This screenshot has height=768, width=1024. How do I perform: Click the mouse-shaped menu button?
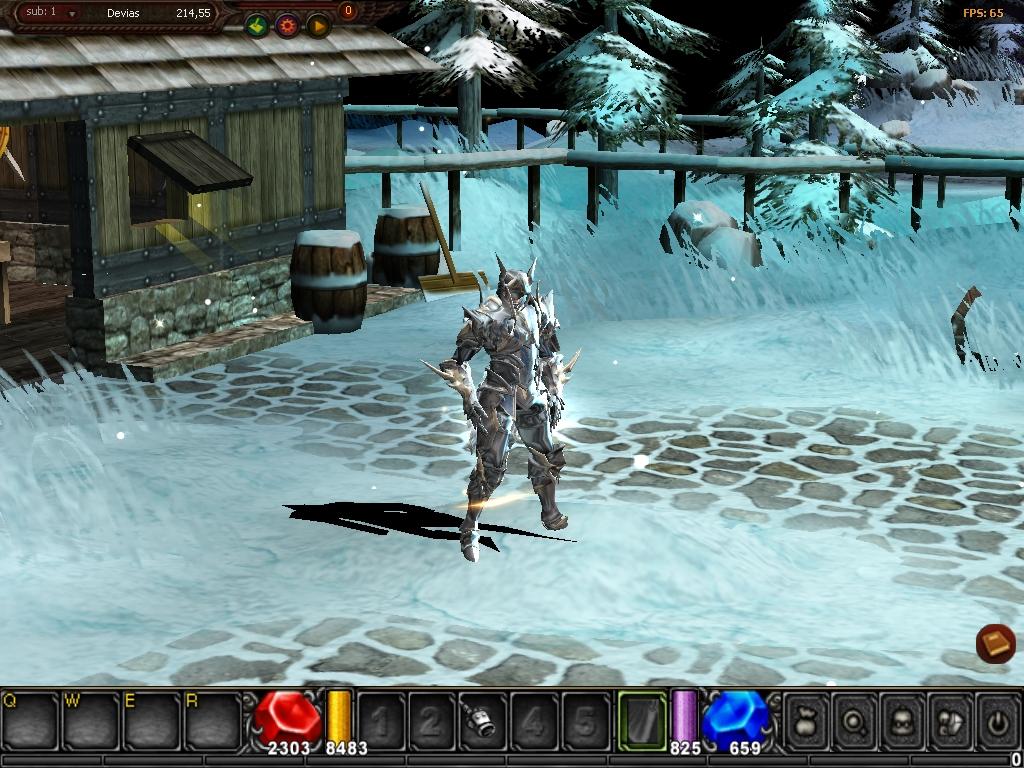(950, 720)
